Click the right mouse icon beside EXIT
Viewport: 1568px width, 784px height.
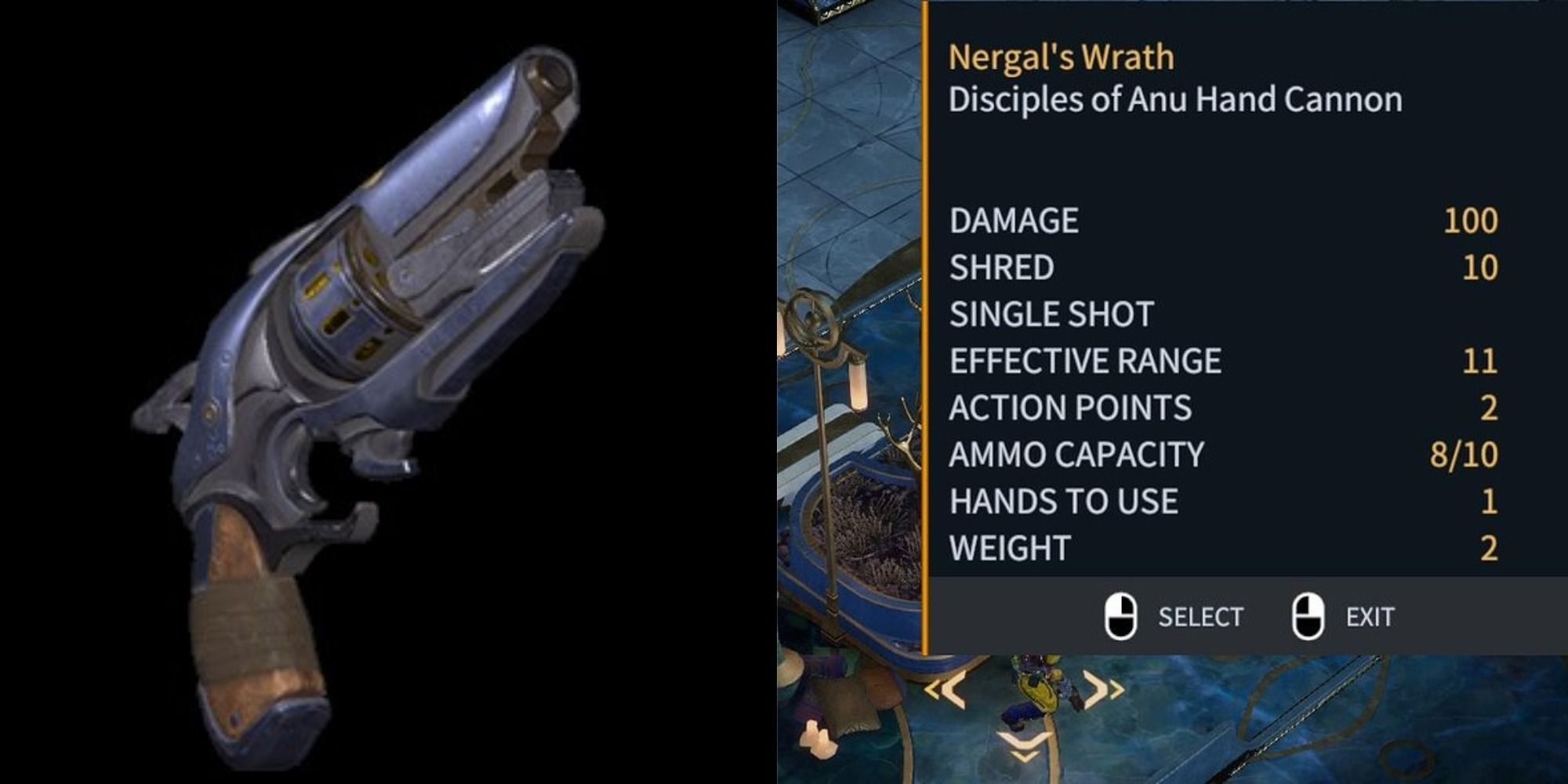pos(1306,616)
